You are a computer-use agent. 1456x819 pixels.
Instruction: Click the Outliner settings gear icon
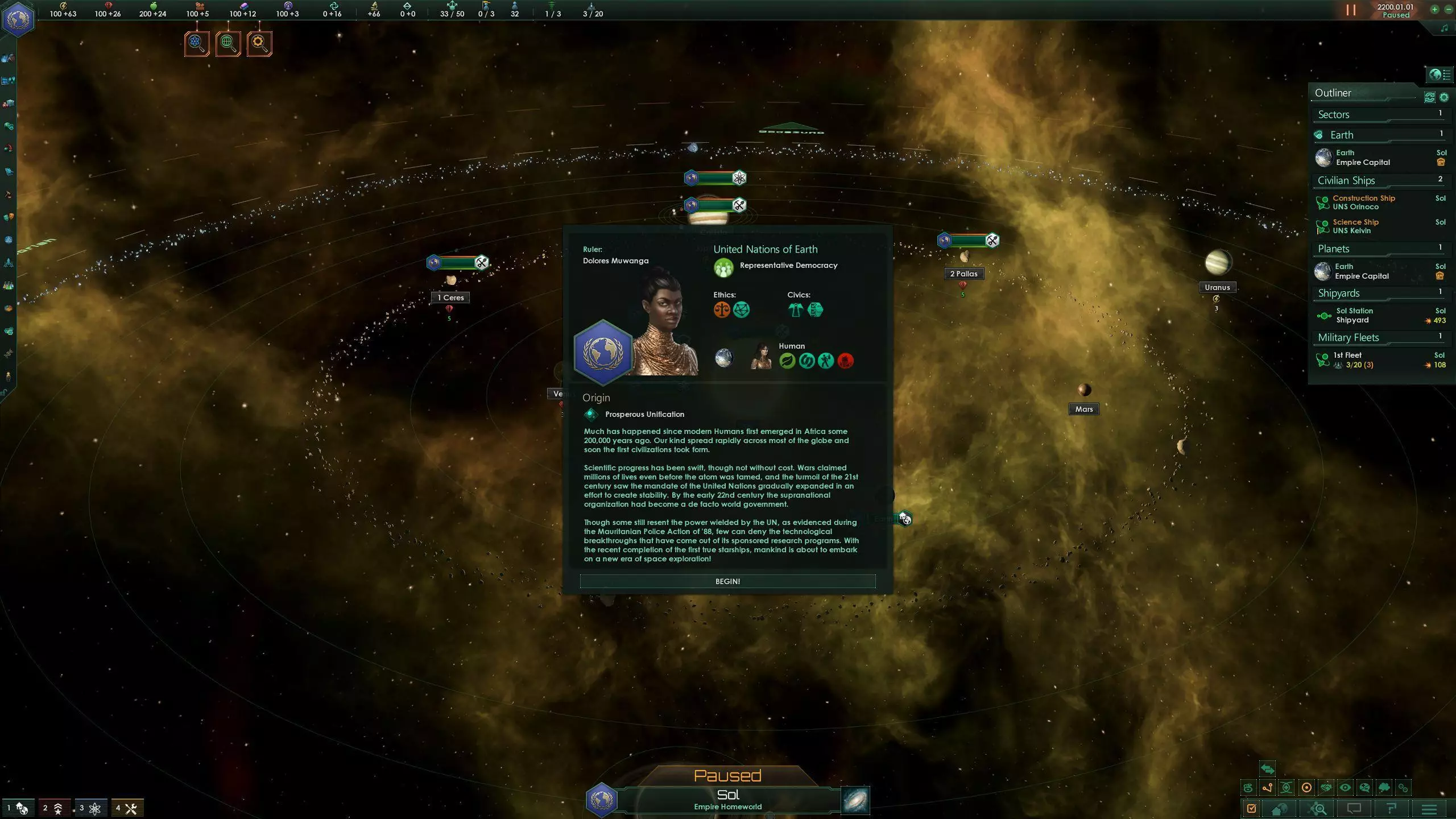pos(1444,97)
